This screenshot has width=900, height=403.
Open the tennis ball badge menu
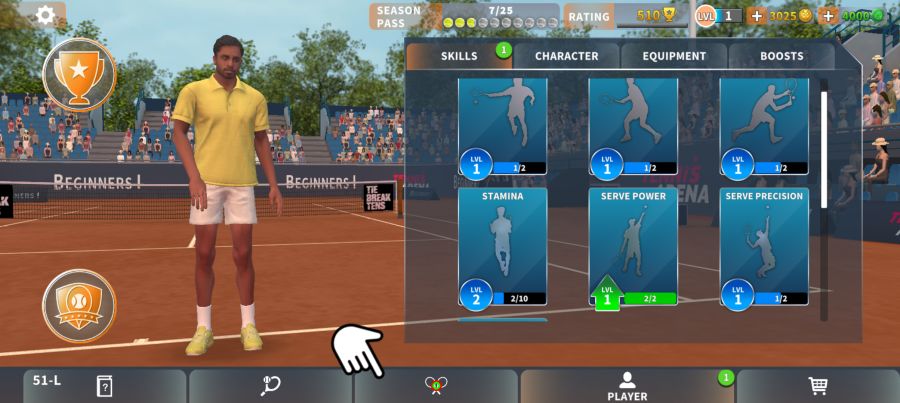tap(79, 305)
